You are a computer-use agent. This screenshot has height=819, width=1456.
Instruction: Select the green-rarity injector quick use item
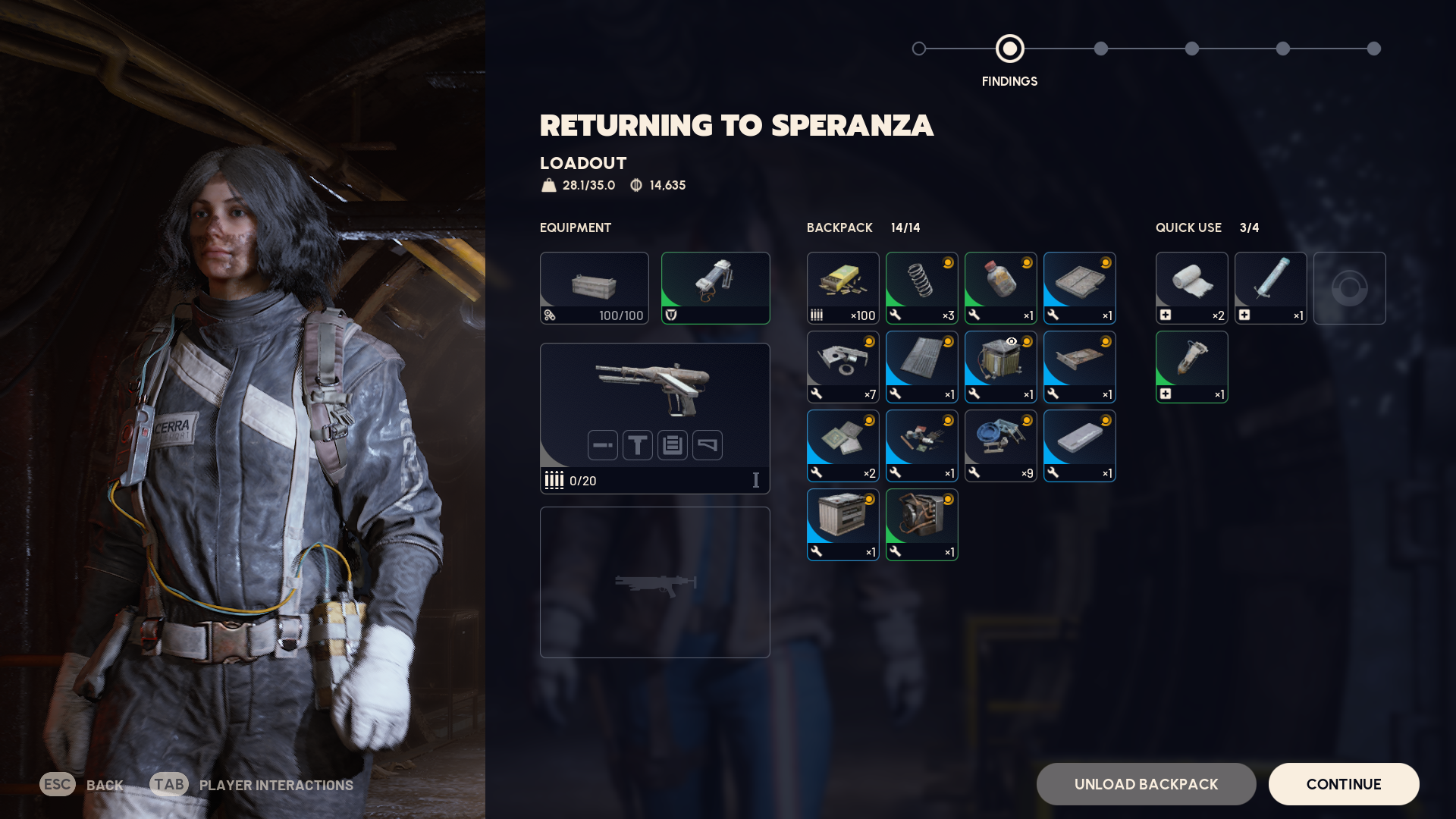(1191, 367)
